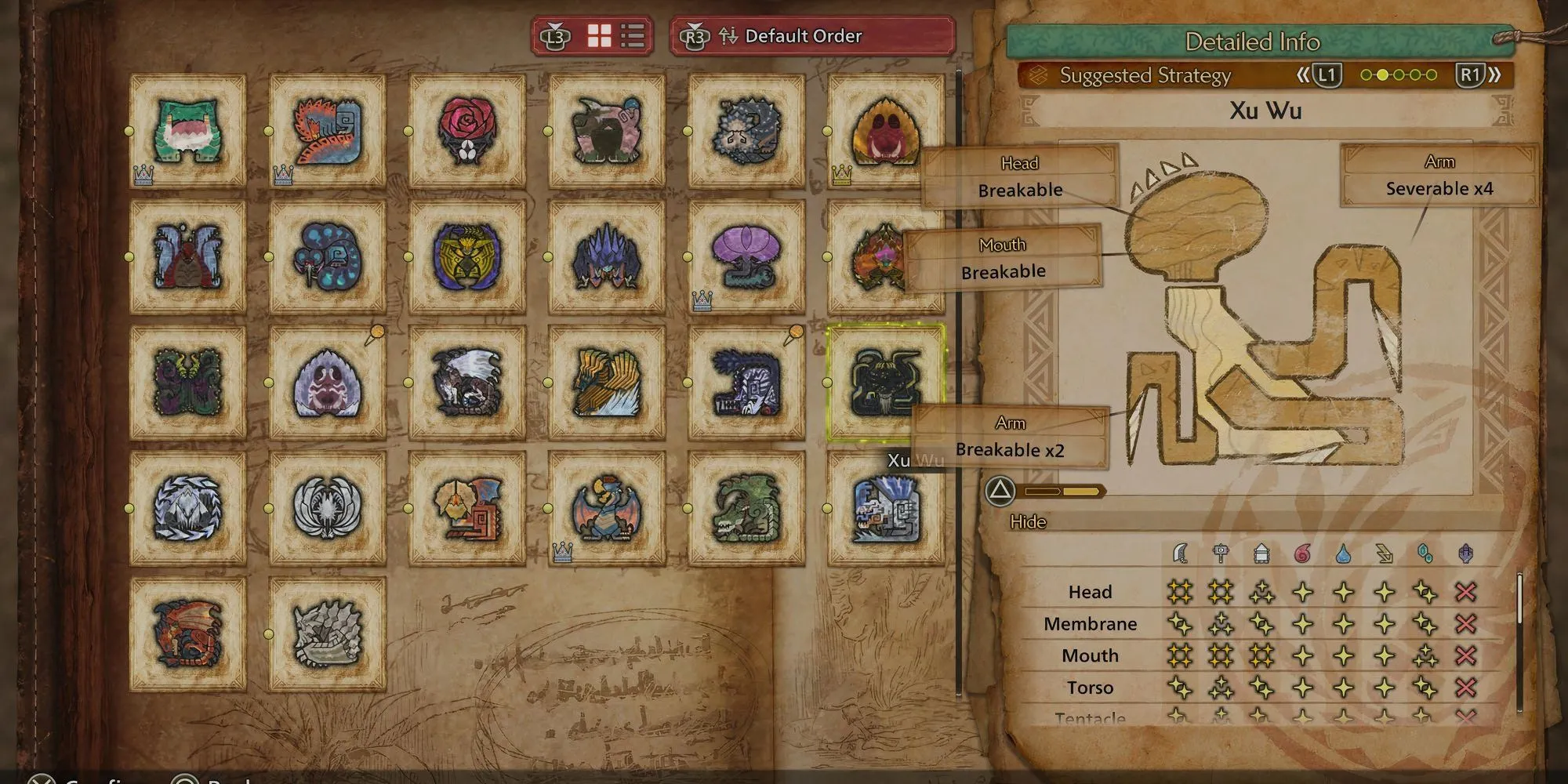Choose the red rose Lala Barina tile
This screenshot has width=1568, height=784.
coord(467,130)
